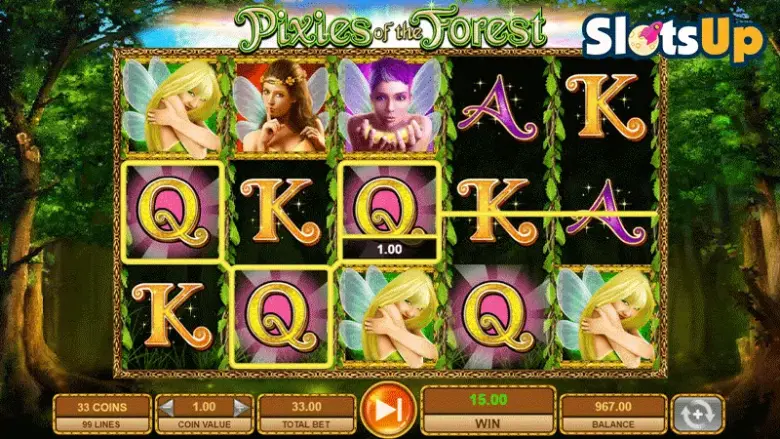Increase the coin value with right arrow
This screenshot has width=780, height=439.
pos(240,407)
